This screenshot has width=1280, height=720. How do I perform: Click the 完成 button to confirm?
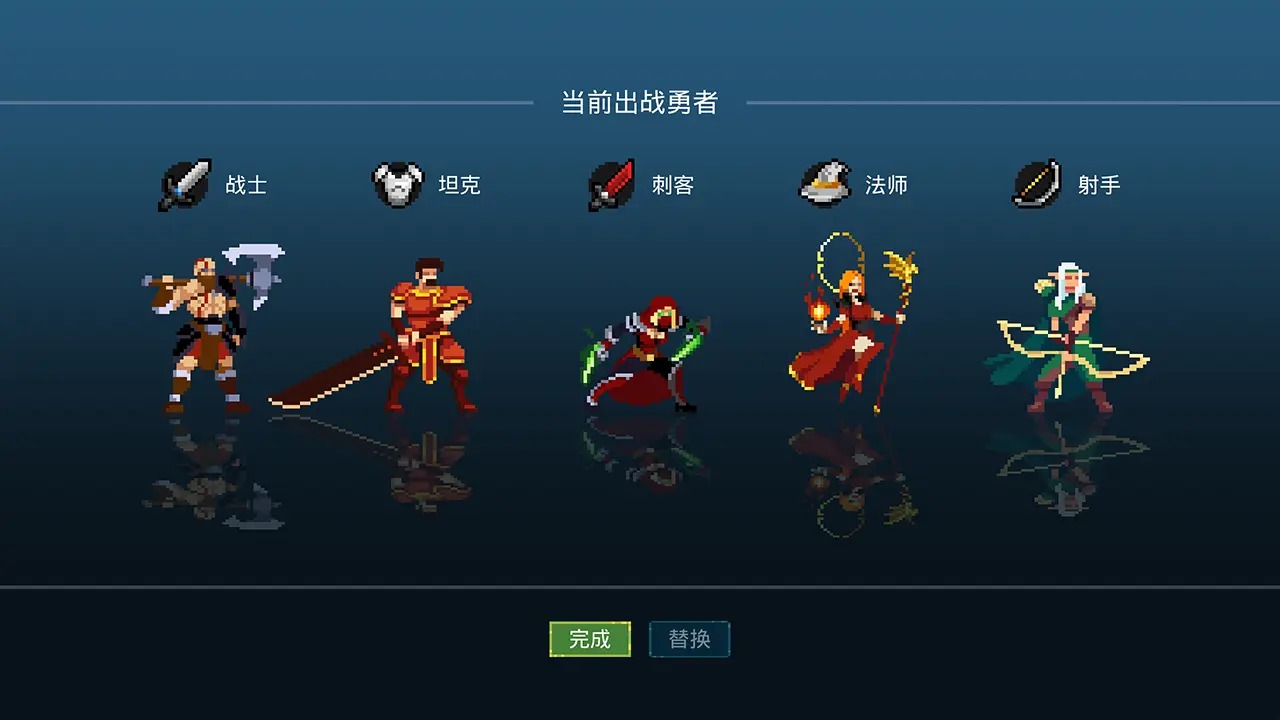(590, 640)
